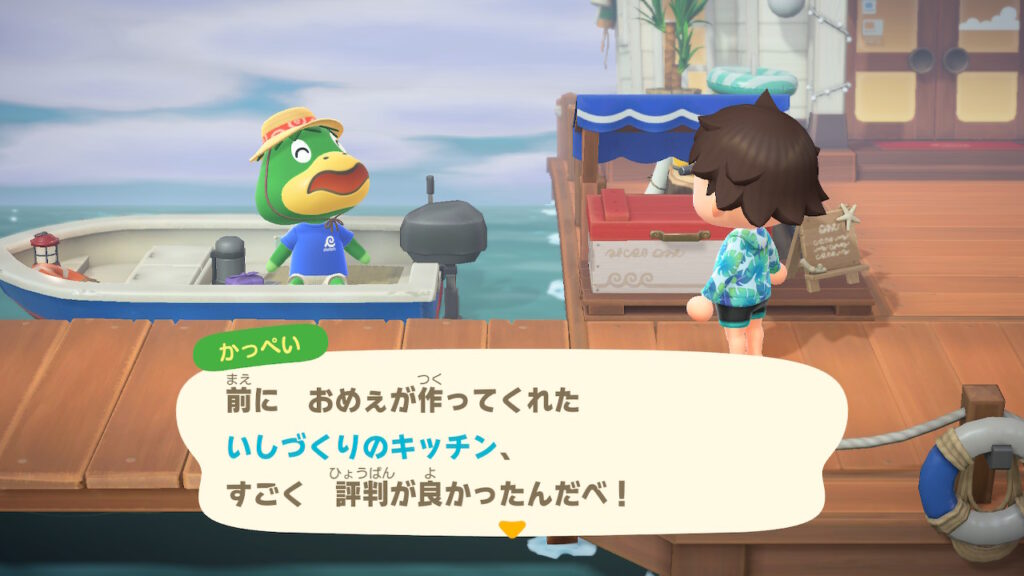Advance dialogue with the orange arrow
The height and width of the screenshot is (576, 1024).
(x=511, y=529)
